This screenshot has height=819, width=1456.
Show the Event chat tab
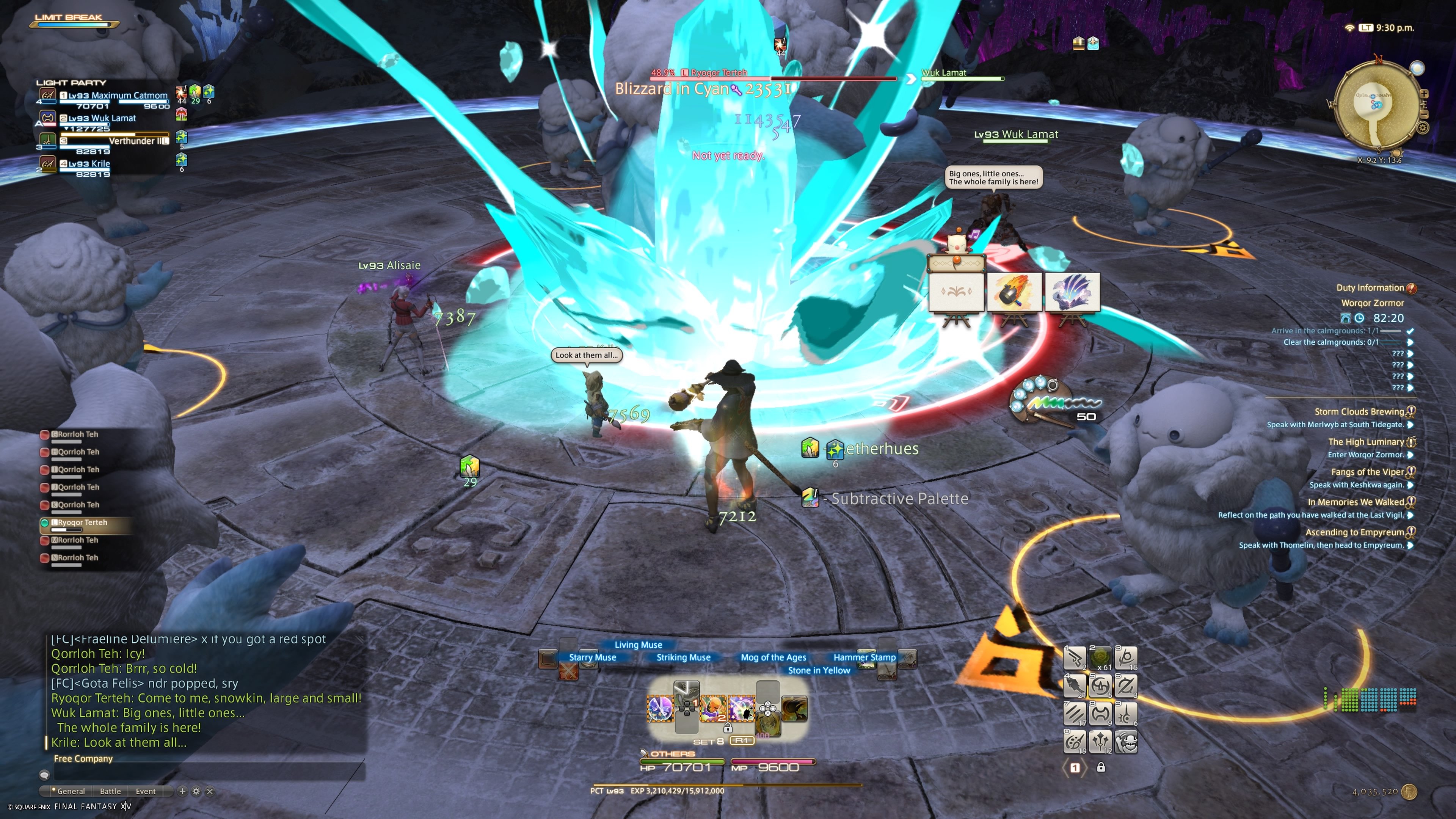coord(145,791)
